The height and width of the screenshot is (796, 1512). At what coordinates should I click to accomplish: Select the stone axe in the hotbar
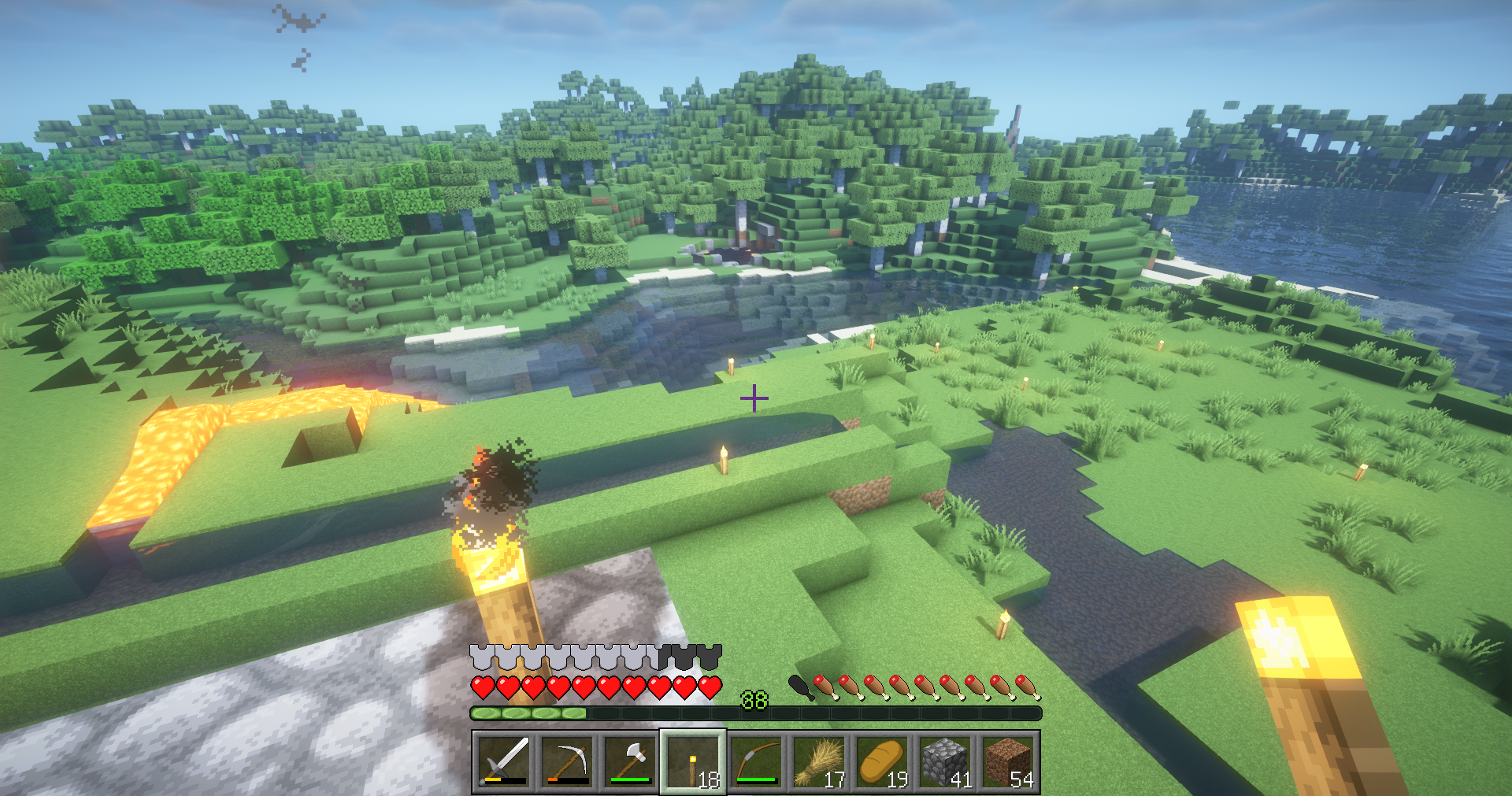pos(630,760)
